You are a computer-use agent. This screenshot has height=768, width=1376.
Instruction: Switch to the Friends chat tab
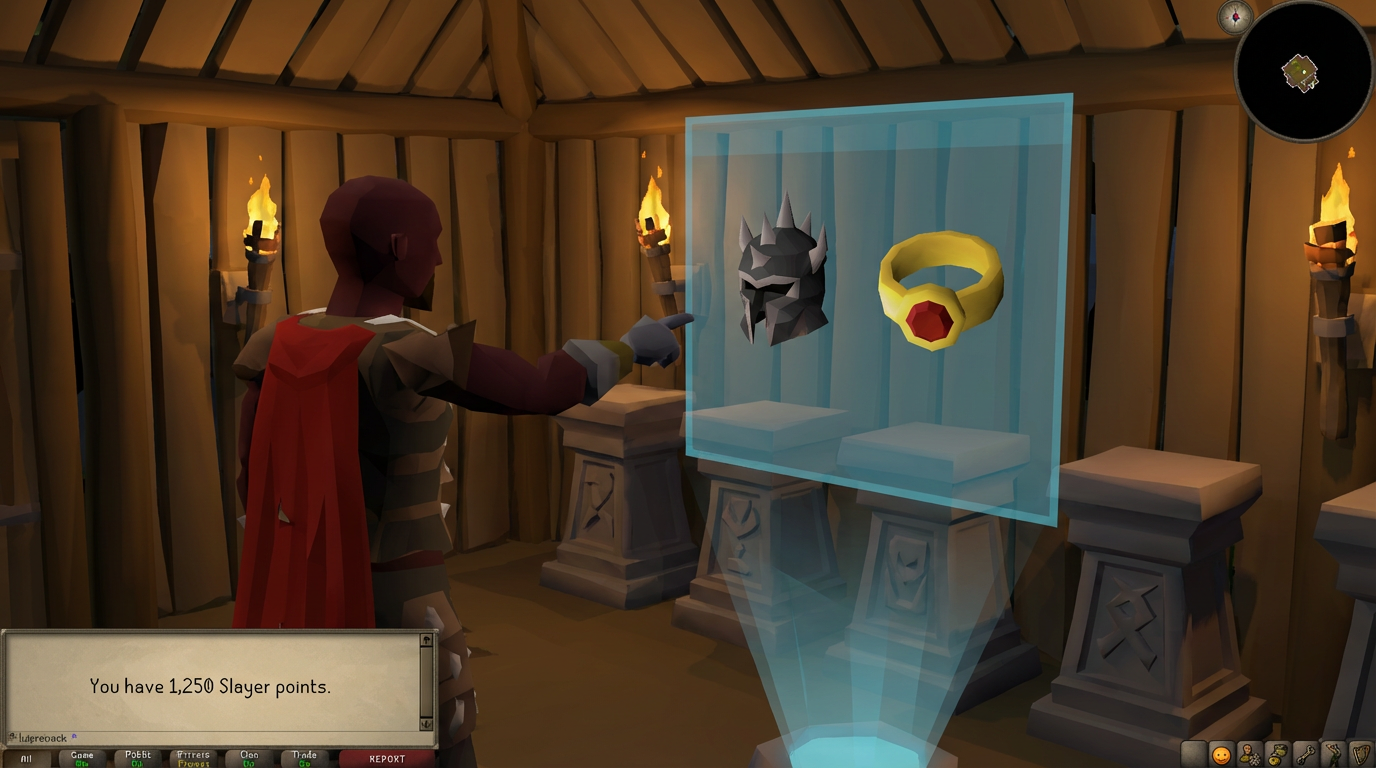point(191,757)
